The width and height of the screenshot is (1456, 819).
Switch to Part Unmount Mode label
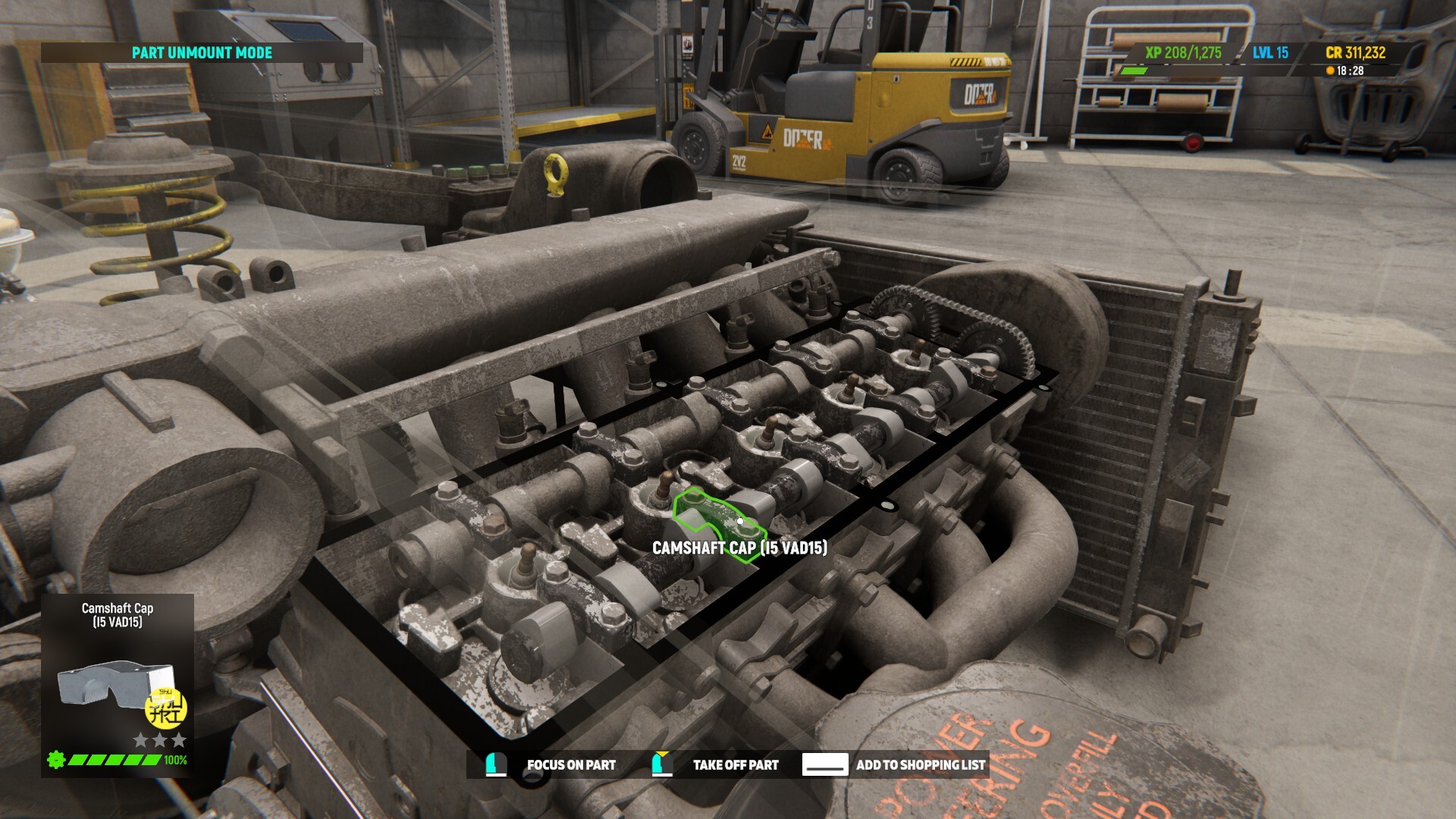coord(202,53)
